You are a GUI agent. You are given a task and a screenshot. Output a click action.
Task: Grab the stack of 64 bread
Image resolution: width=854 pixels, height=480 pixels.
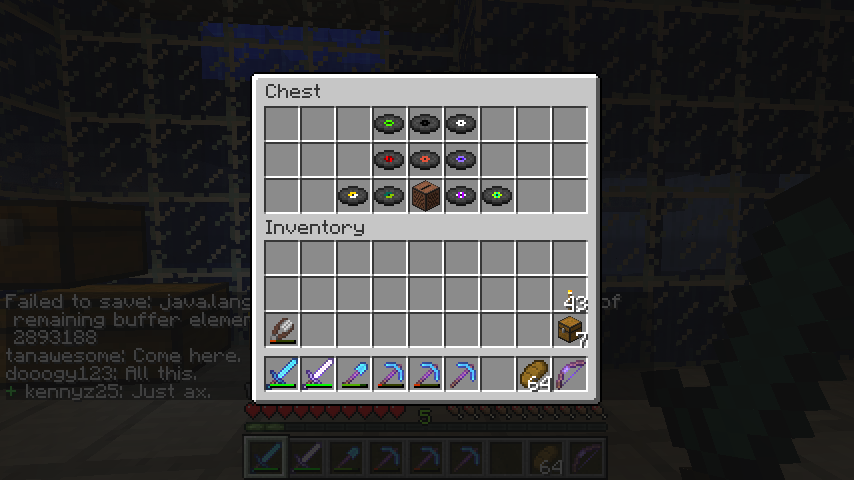pyautogui.click(x=534, y=374)
